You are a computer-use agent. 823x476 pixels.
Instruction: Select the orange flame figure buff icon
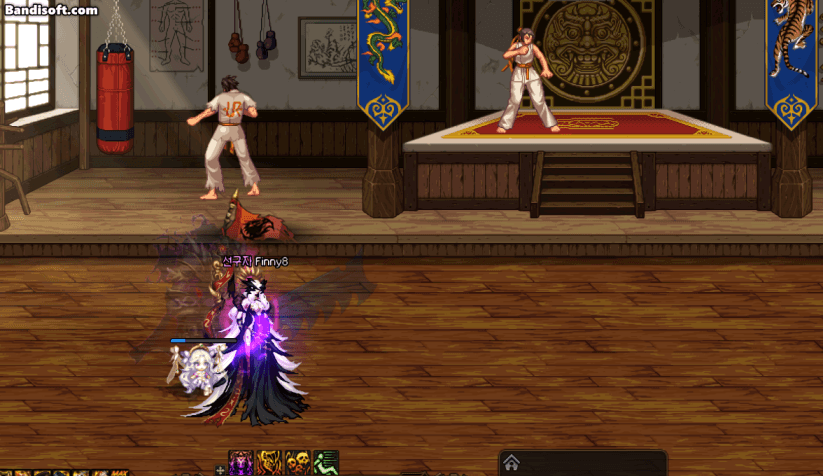point(269,463)
